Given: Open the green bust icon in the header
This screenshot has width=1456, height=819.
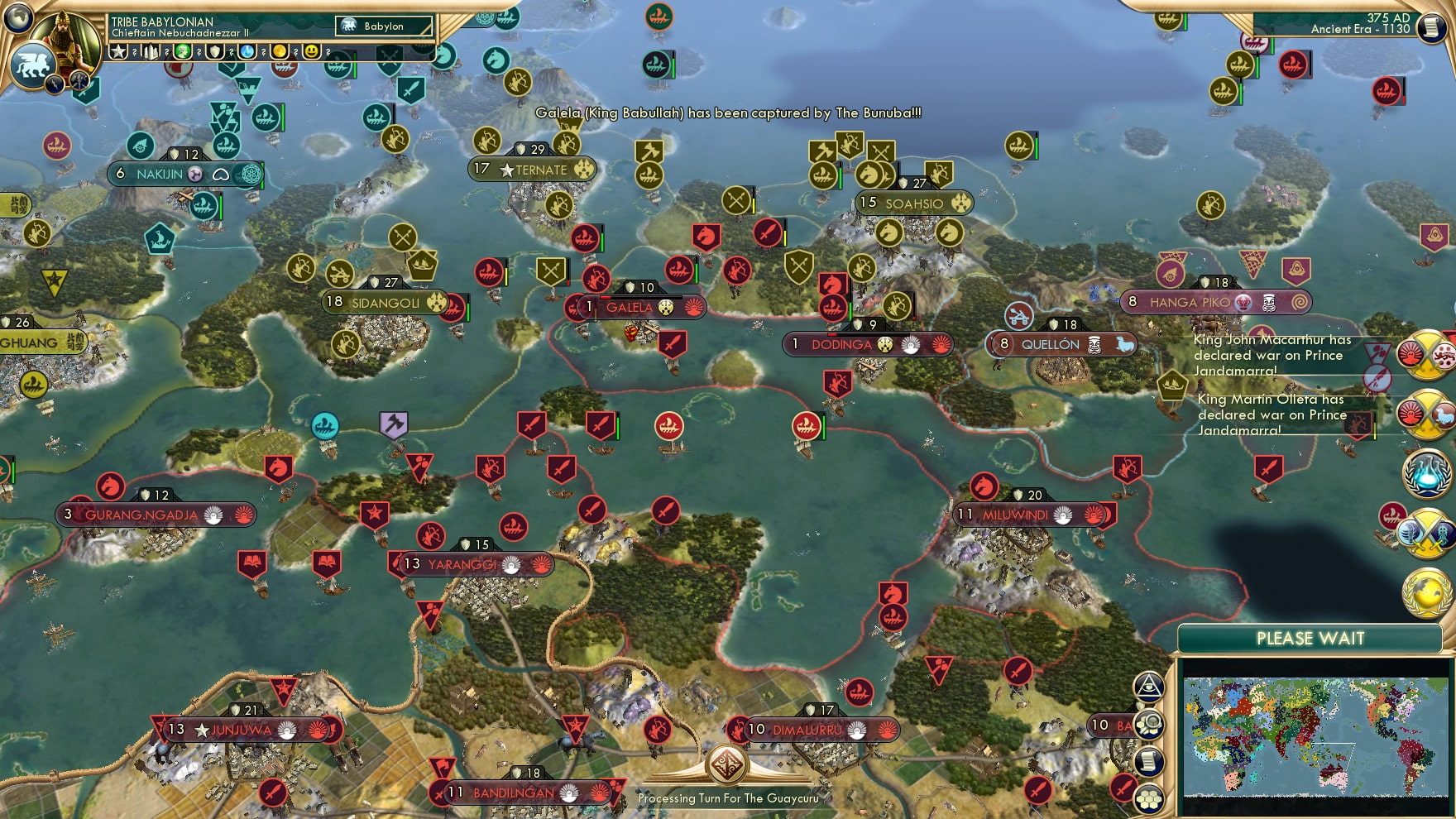Looking at the screenshot, I should (183, 51).
